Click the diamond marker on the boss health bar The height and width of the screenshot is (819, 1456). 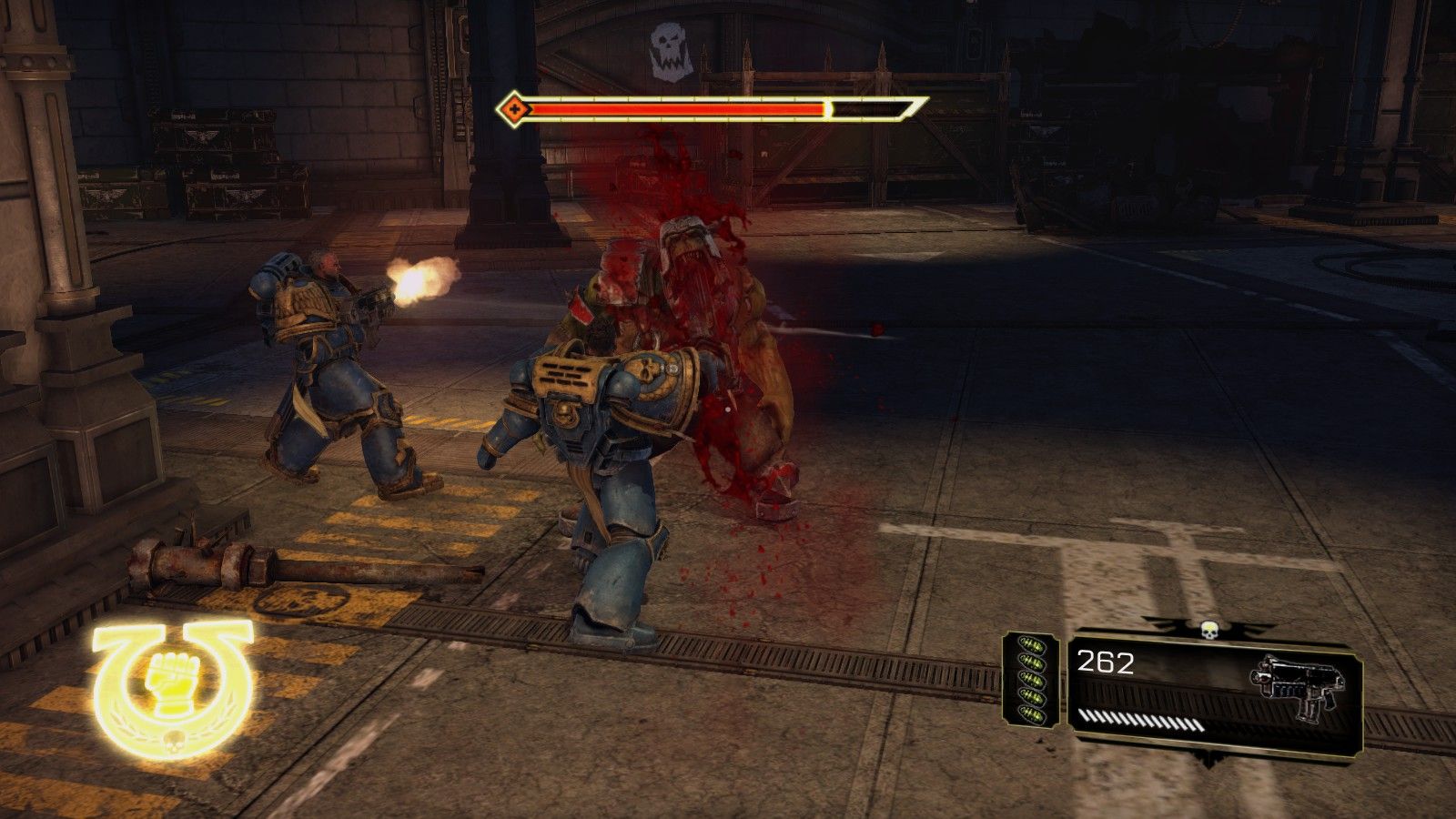click(516, 109)
